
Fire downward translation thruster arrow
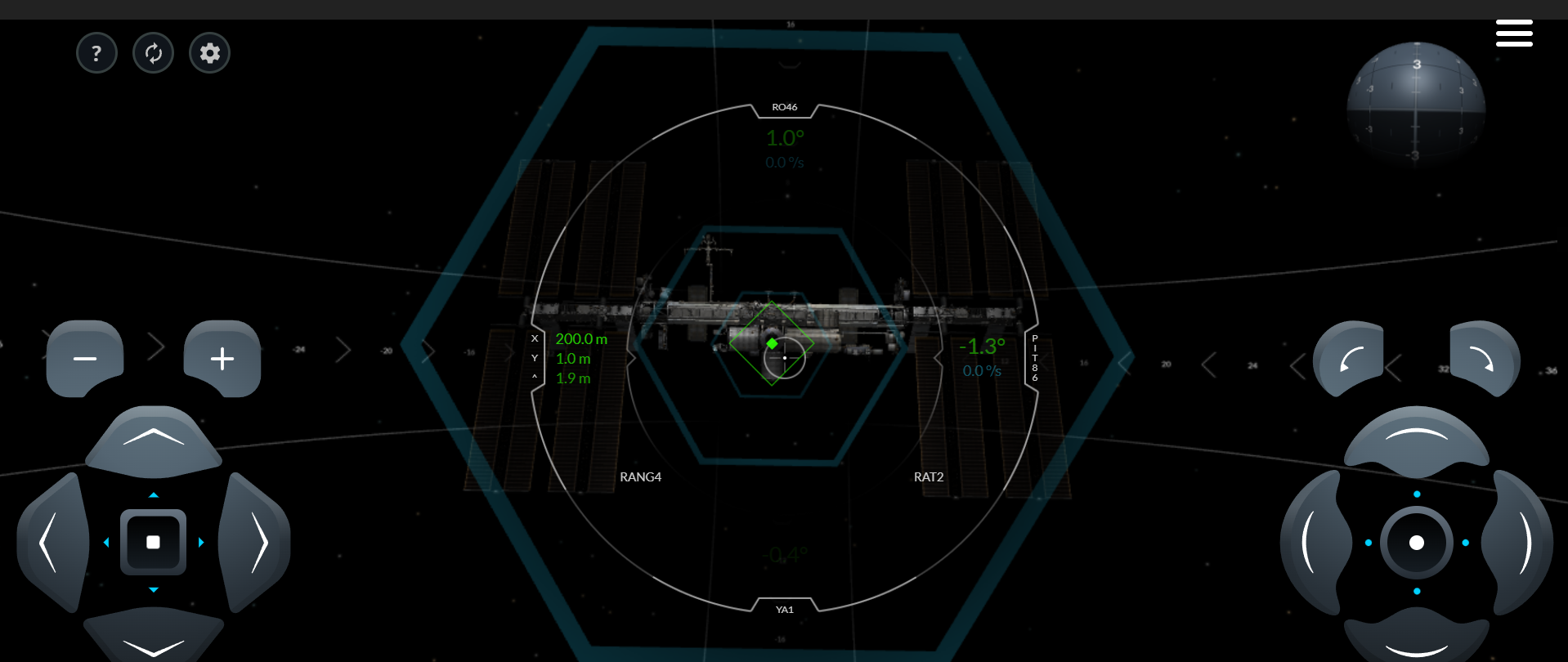(x=153, y=648)
